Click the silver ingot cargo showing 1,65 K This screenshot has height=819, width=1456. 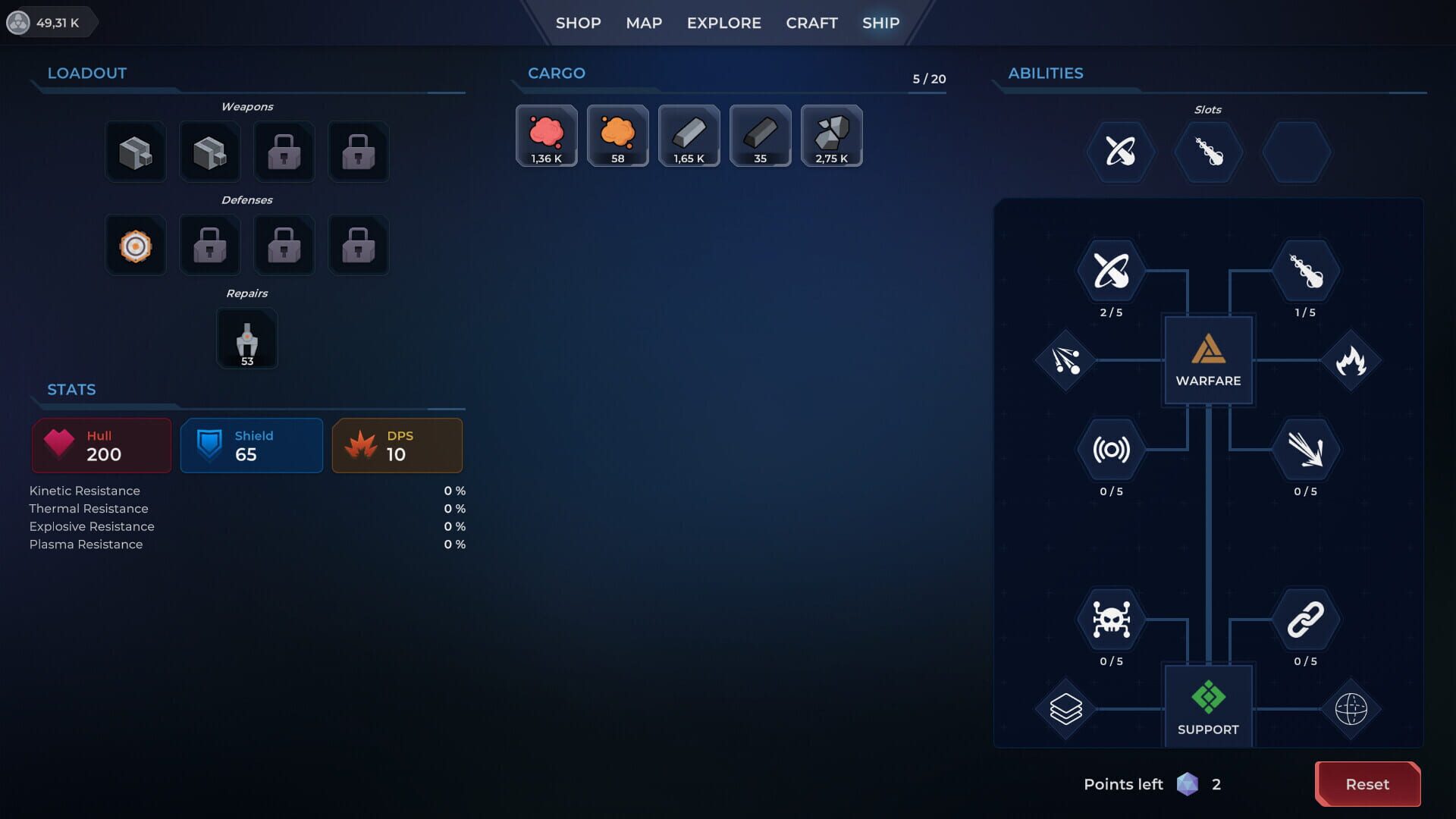tap(689, 135)
